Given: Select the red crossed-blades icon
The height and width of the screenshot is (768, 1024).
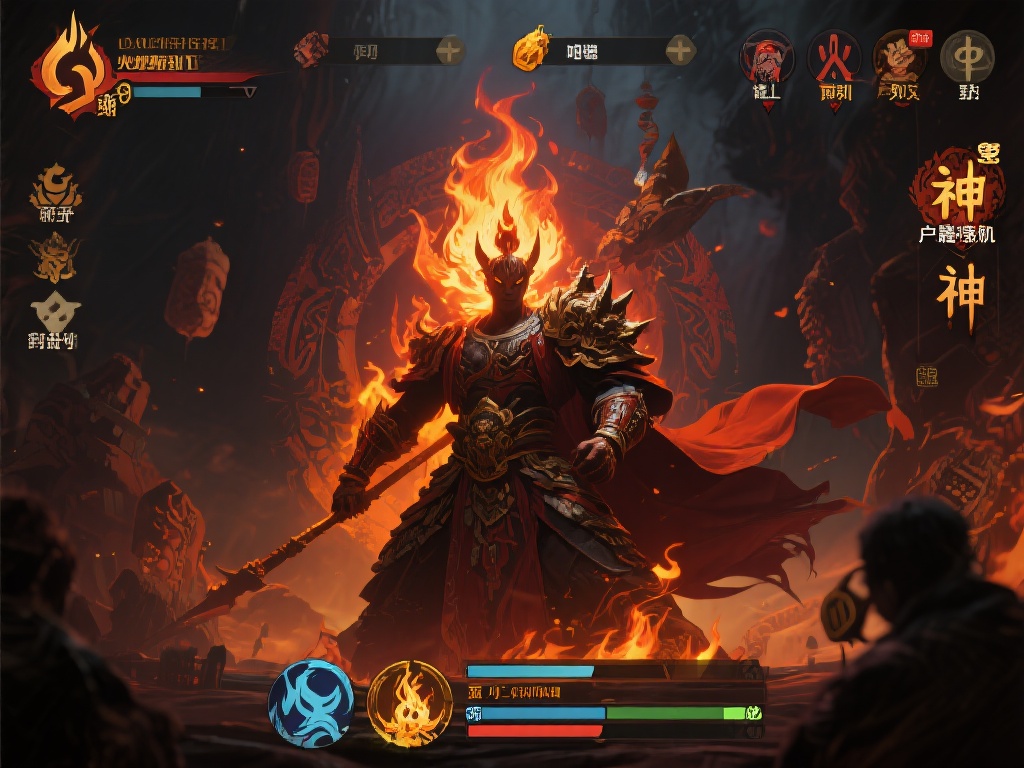Looking at the screenshot, I should 834,56.
